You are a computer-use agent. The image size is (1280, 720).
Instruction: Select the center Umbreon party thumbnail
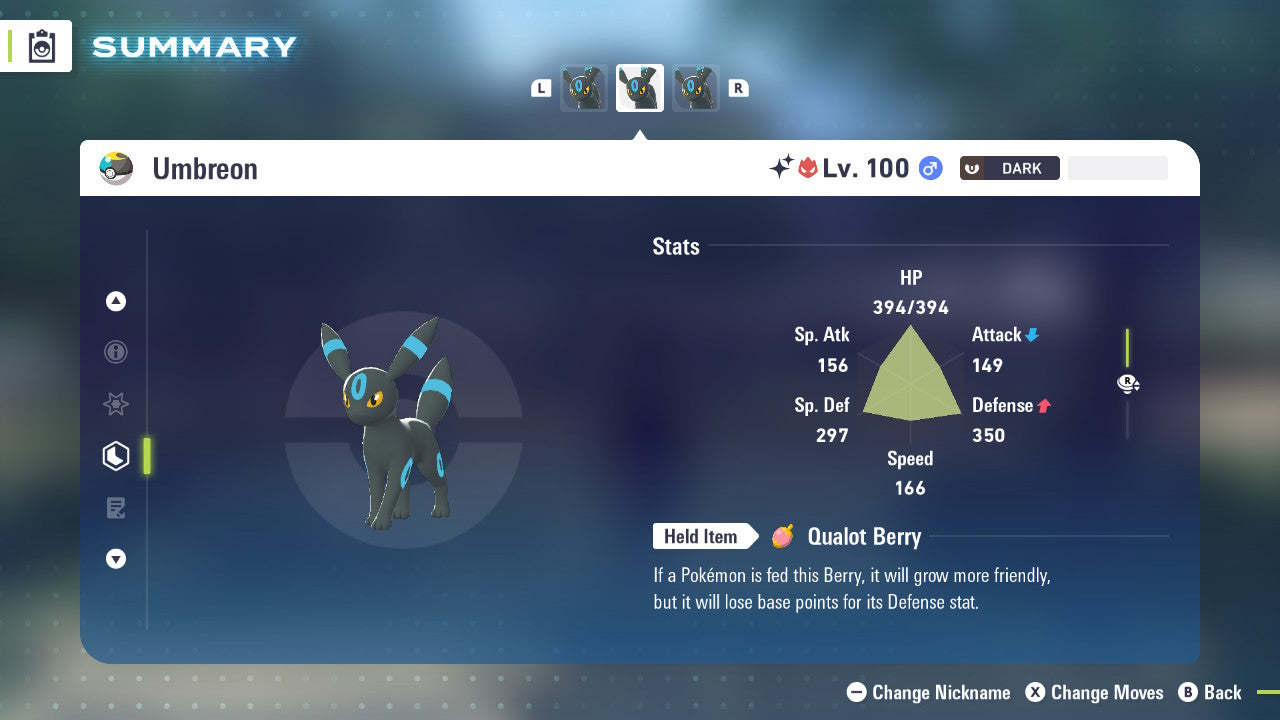[x=640, y=87]
